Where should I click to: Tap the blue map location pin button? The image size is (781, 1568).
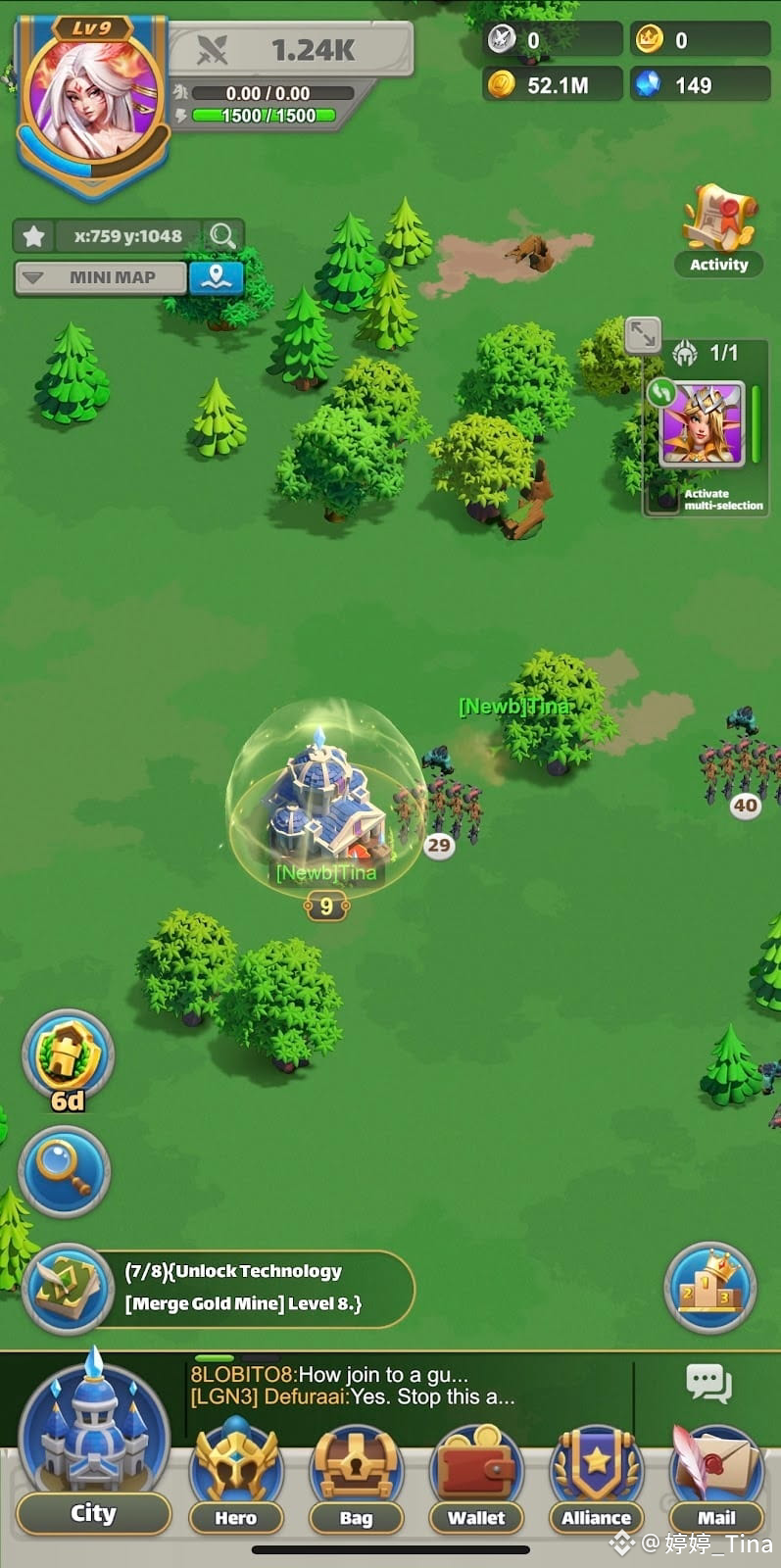(x=216, y=277)
